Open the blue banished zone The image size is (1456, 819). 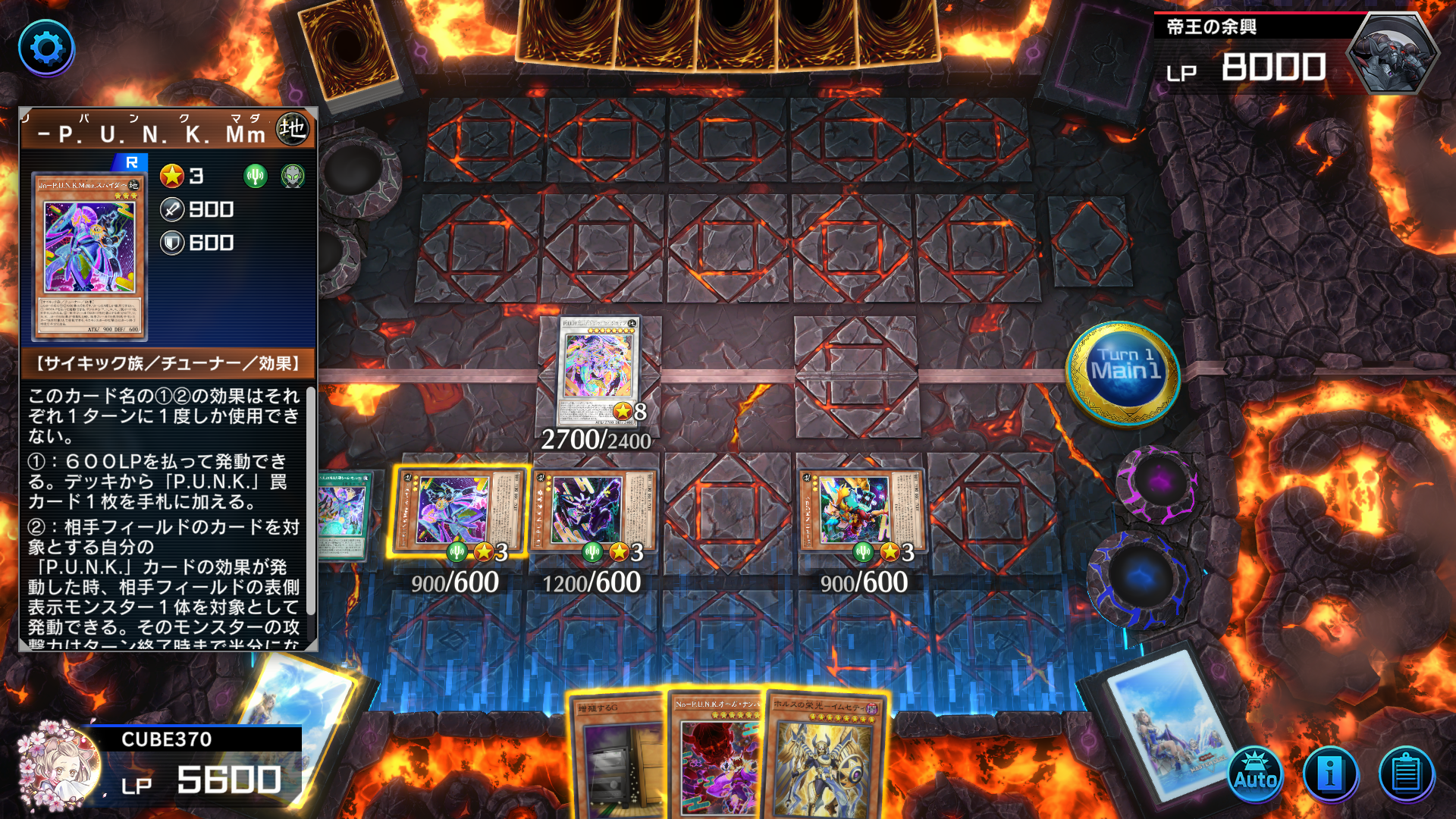point(1137,578)
